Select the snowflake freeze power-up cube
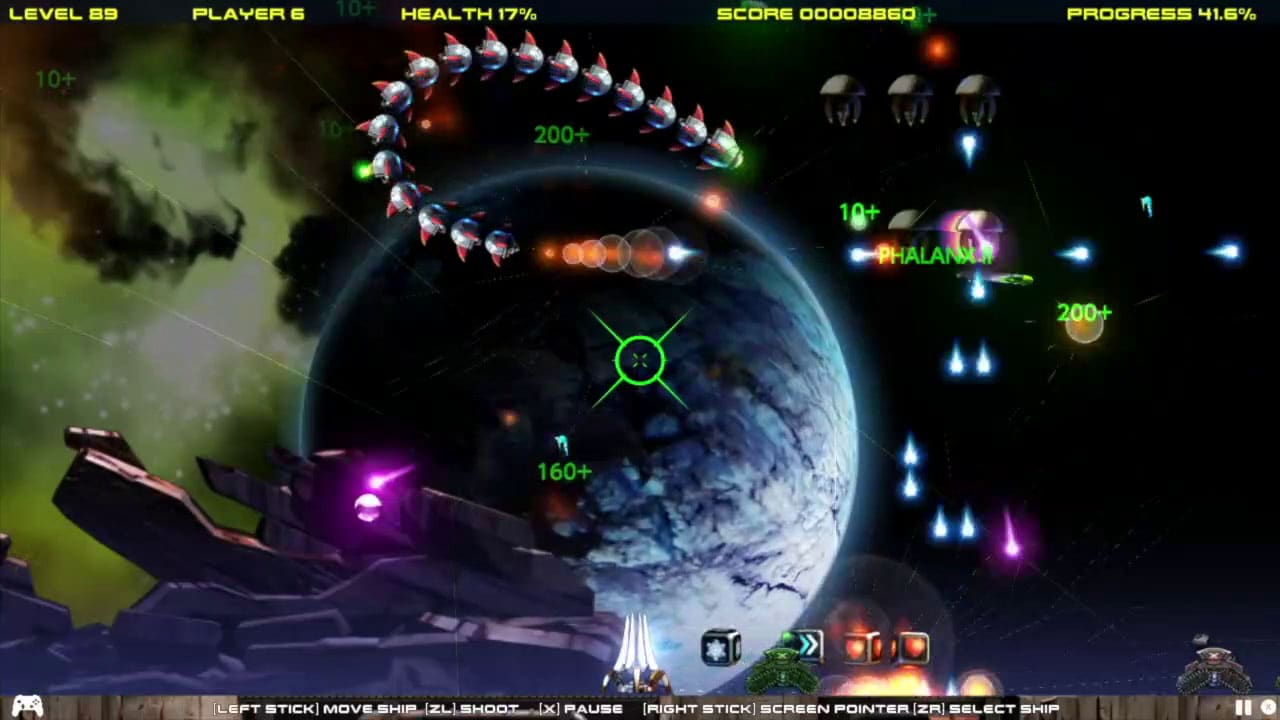The width and height of the screenshot is (1280, 720). click(x=719, y=647)
